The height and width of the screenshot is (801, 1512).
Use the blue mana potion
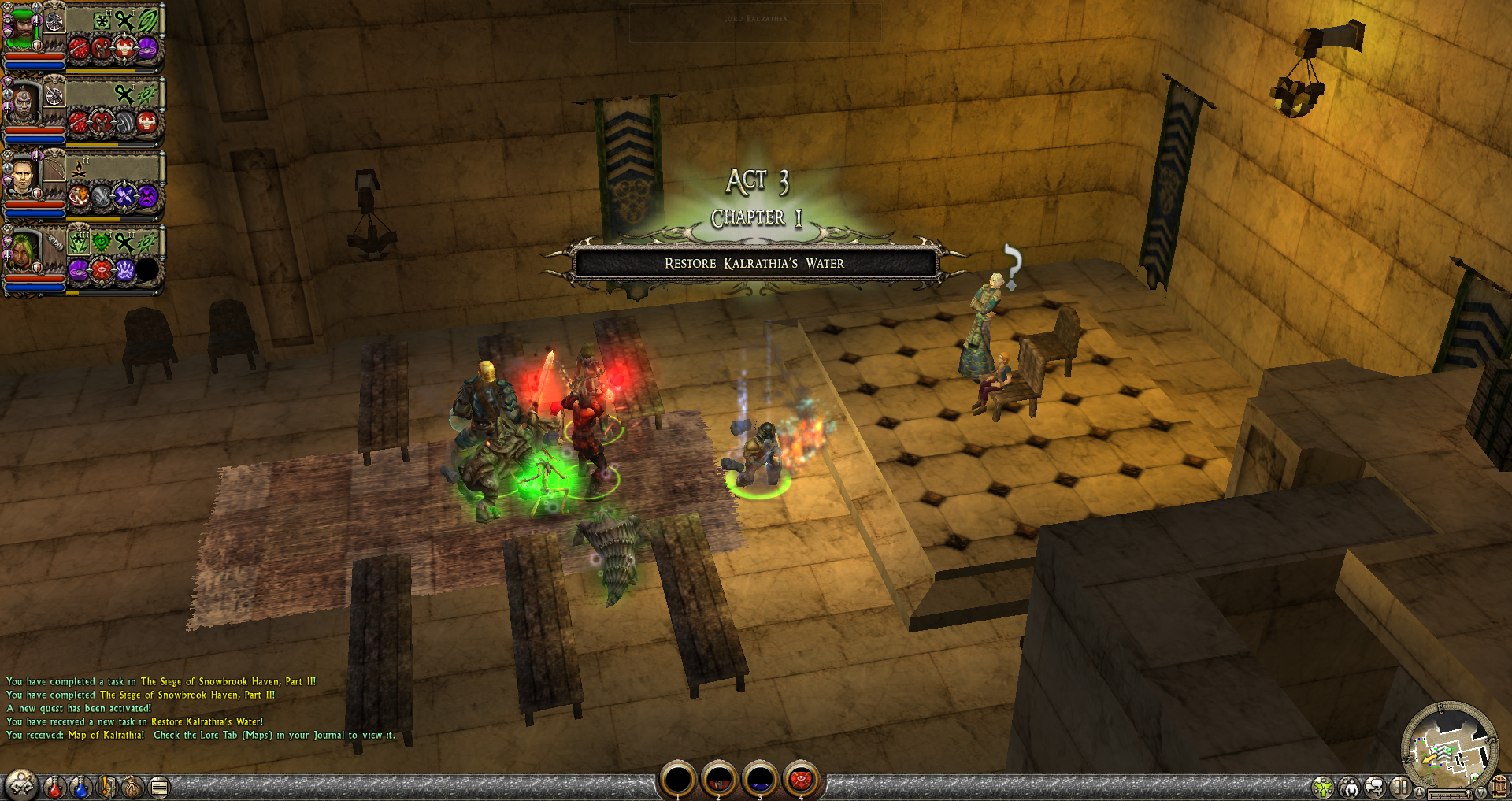coord(80,787)
